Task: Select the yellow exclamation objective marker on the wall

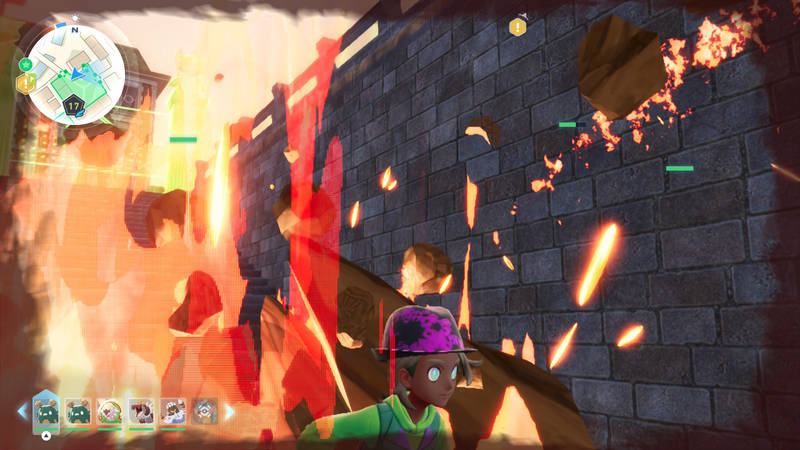Action: (x=517, y=27)
